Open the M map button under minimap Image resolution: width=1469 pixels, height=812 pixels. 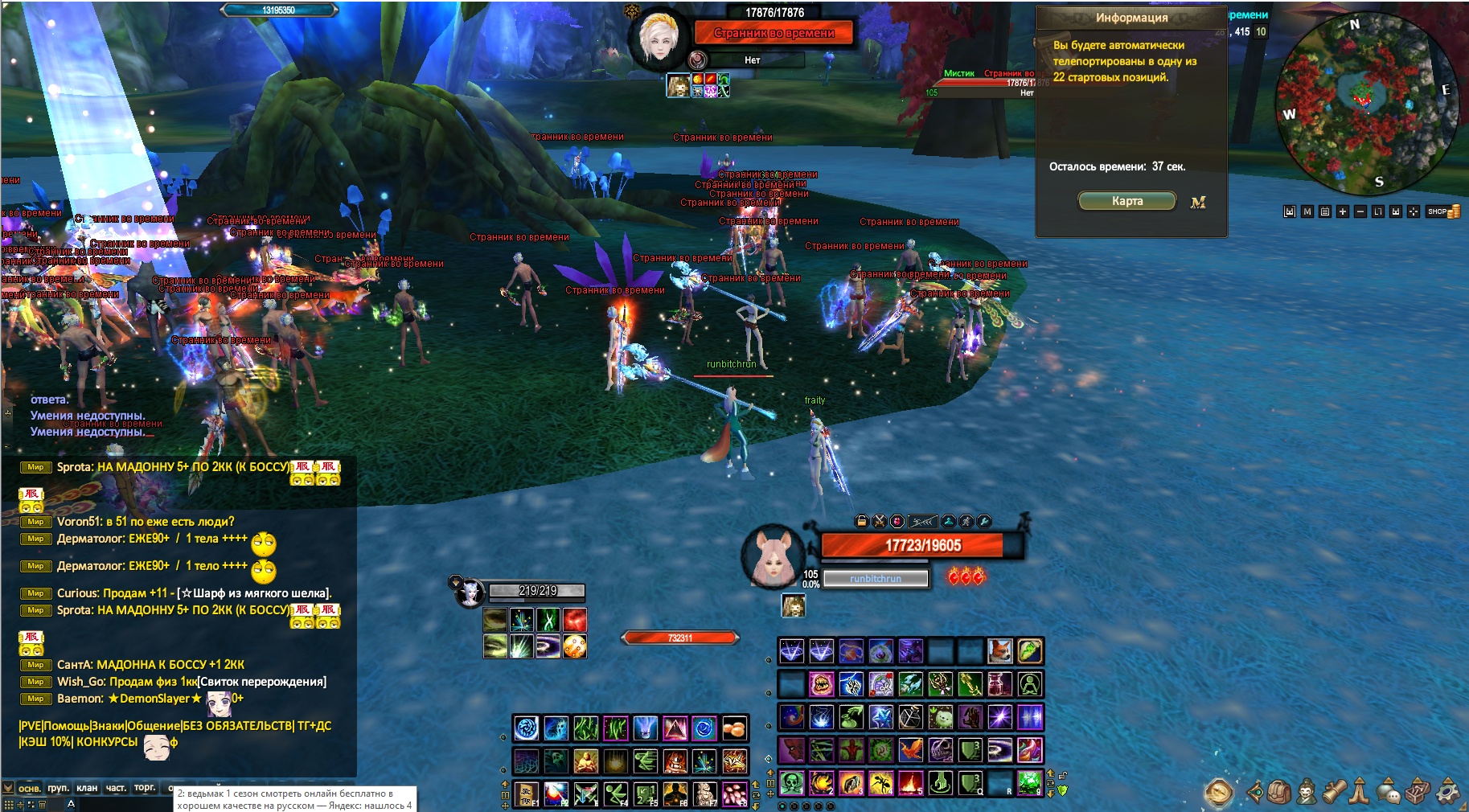[1307, 211]
